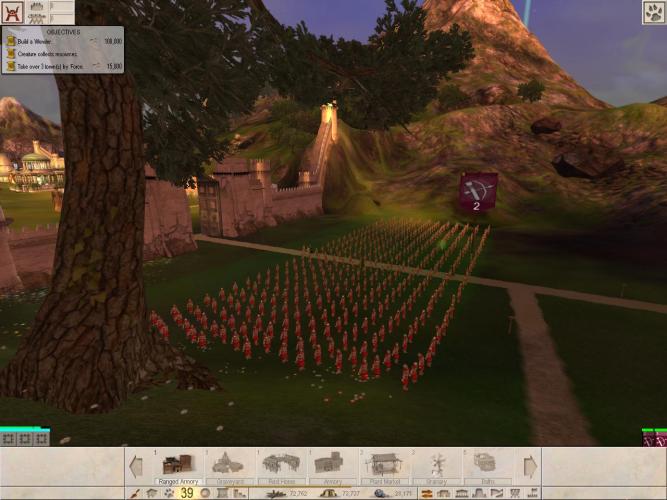The image size is (667, 500).
Task: Select the Plant Market building
Action: [384, 465]
